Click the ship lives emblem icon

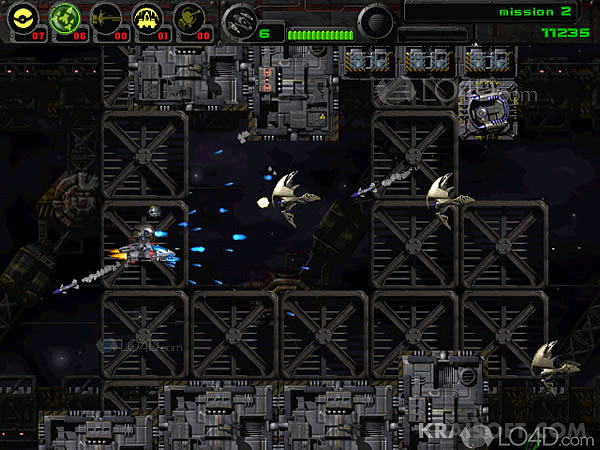(238, 19)
